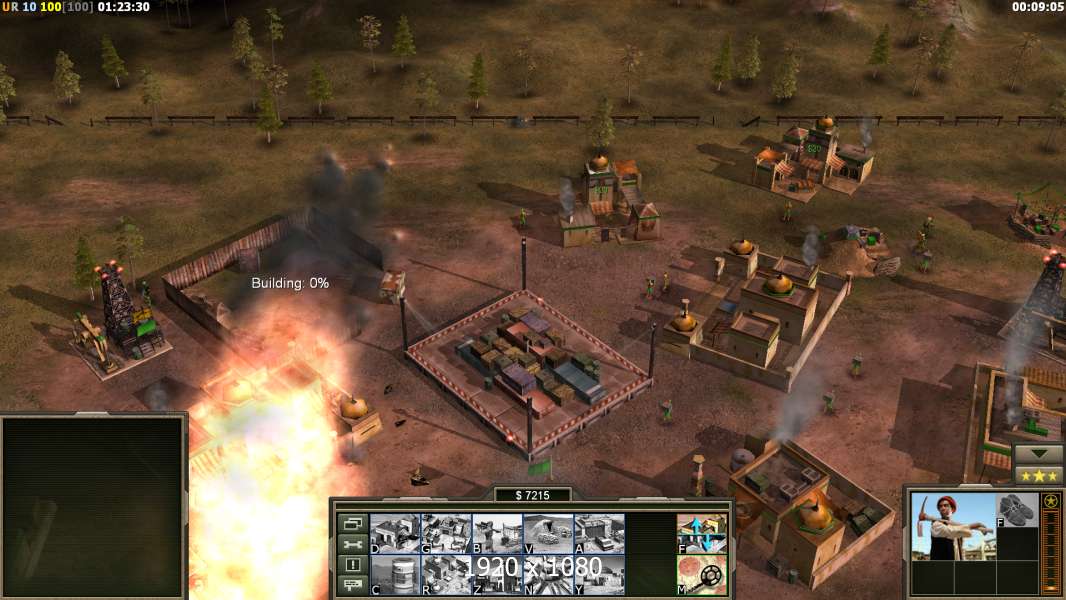Screen dimensions: 1066x600
Task: Click the wrench button in sidebar
Action: click(x=352, y=544)
